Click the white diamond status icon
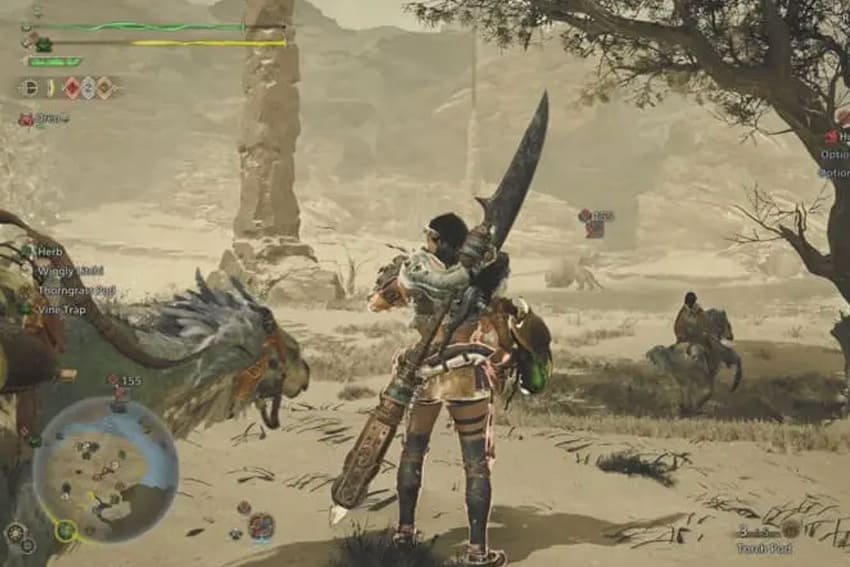850x567 pixels. click(88, 88)
